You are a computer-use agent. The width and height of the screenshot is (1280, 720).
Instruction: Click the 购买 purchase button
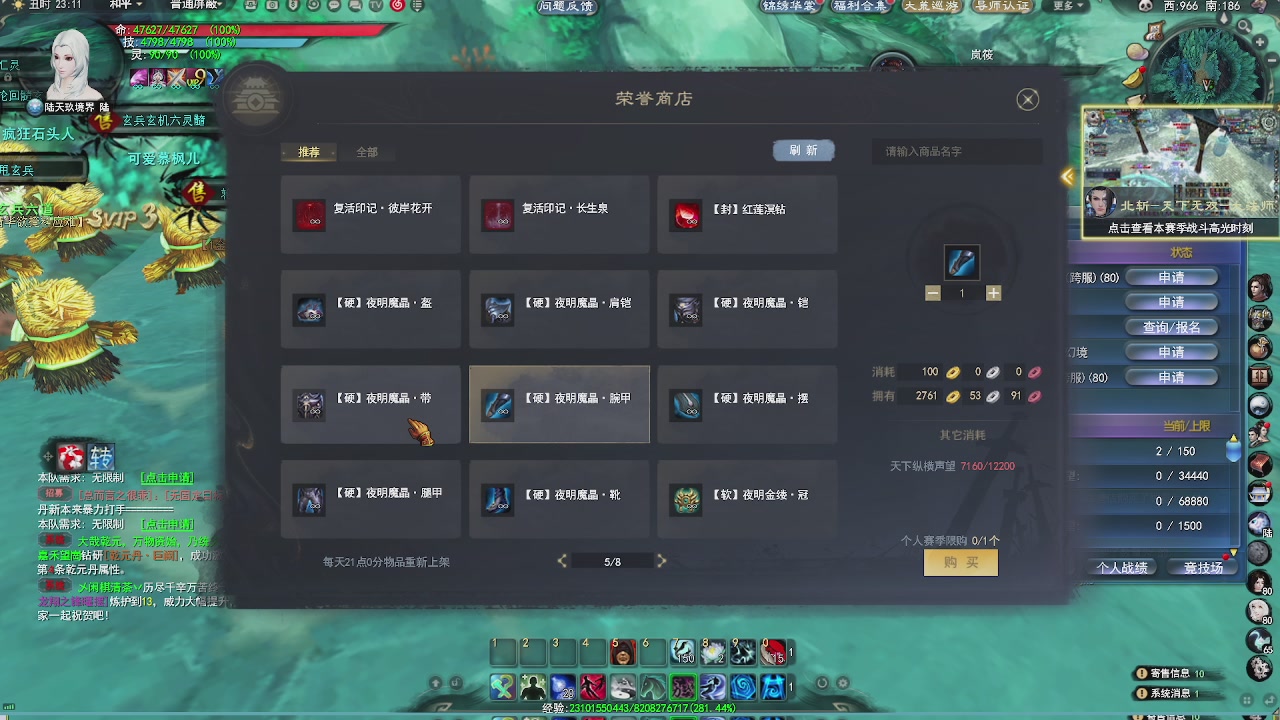(x=959, y=562)
